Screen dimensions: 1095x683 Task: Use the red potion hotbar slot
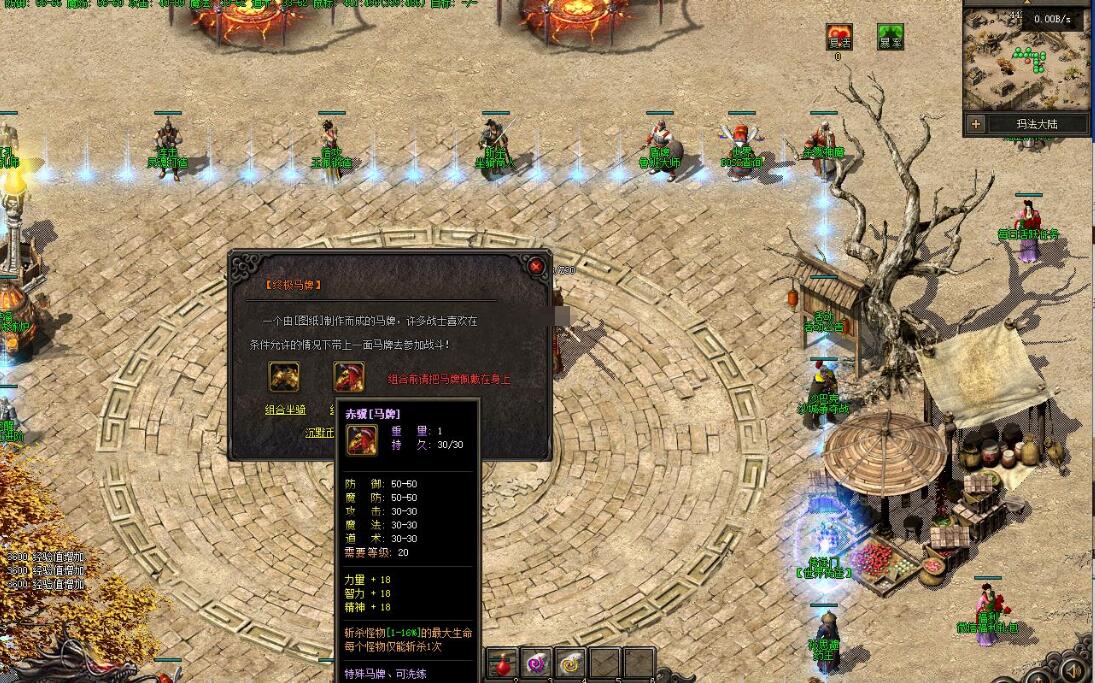tap(501, 663)
